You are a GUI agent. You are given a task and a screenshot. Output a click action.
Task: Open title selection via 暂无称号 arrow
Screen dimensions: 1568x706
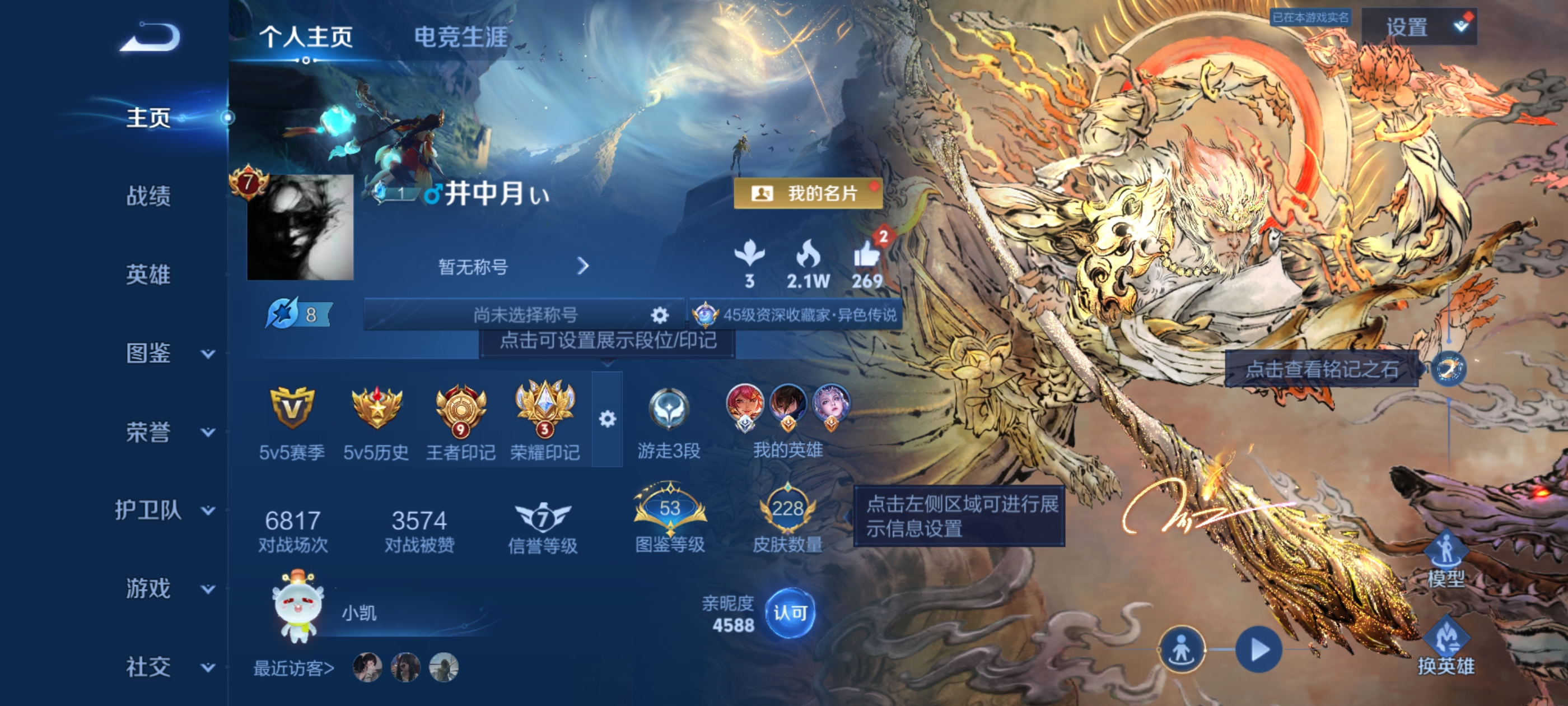(585, 266)
